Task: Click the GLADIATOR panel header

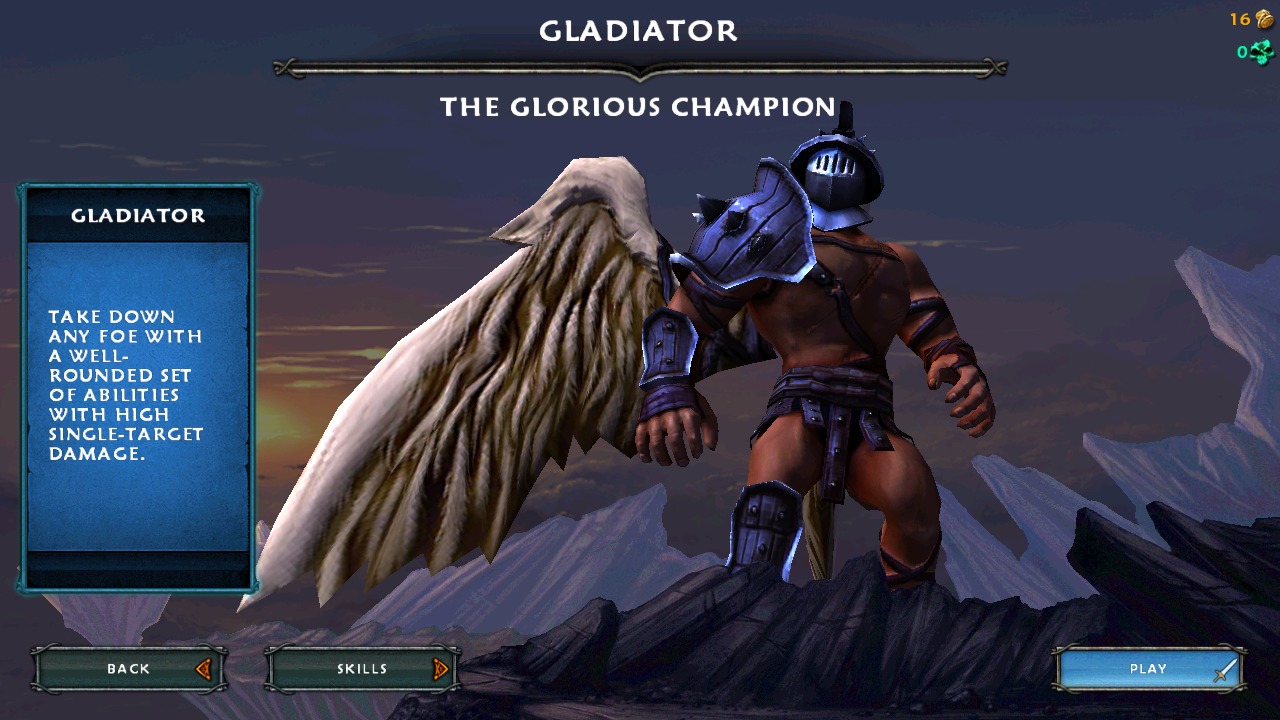Action: (140, 214)
